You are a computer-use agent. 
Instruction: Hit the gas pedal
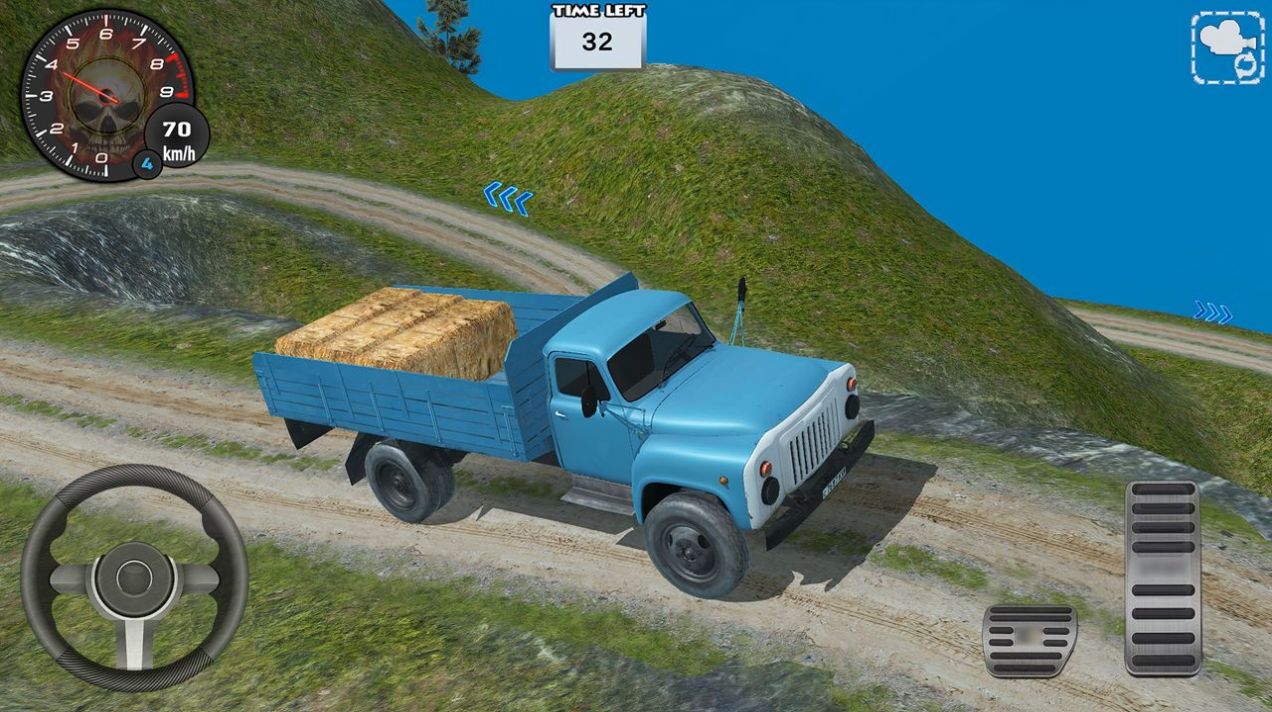tap(1162, 577)
